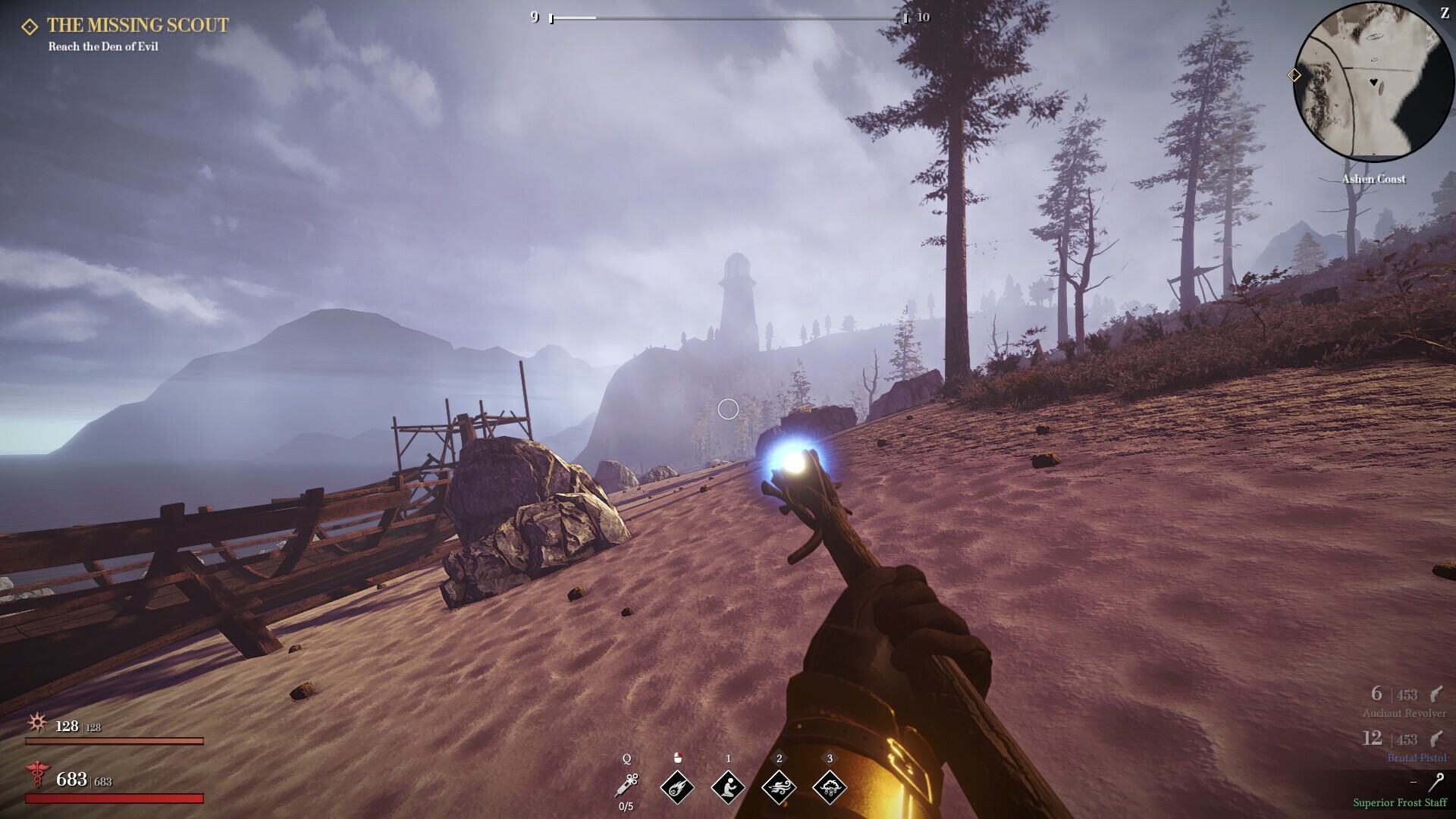
Task: Expand the quest objective Reach the Den of Evil
Action: click(104, 46)
